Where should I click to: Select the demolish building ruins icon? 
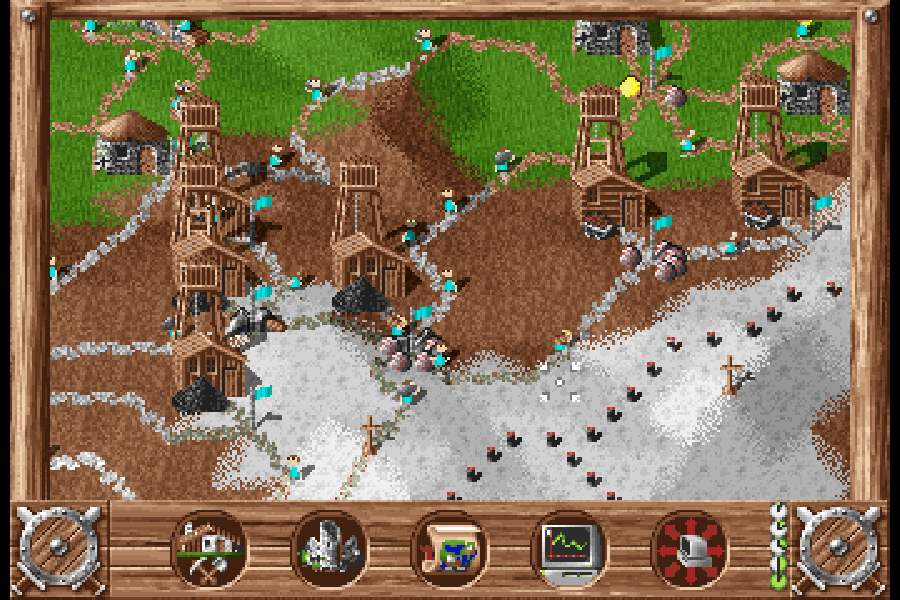(x=329, y=548)
